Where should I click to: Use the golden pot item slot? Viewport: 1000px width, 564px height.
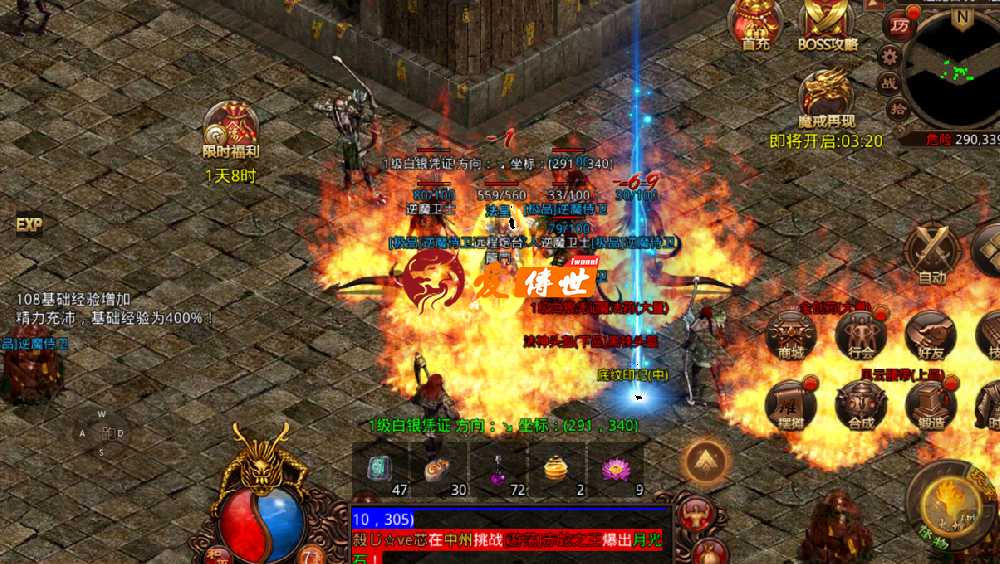555,469
